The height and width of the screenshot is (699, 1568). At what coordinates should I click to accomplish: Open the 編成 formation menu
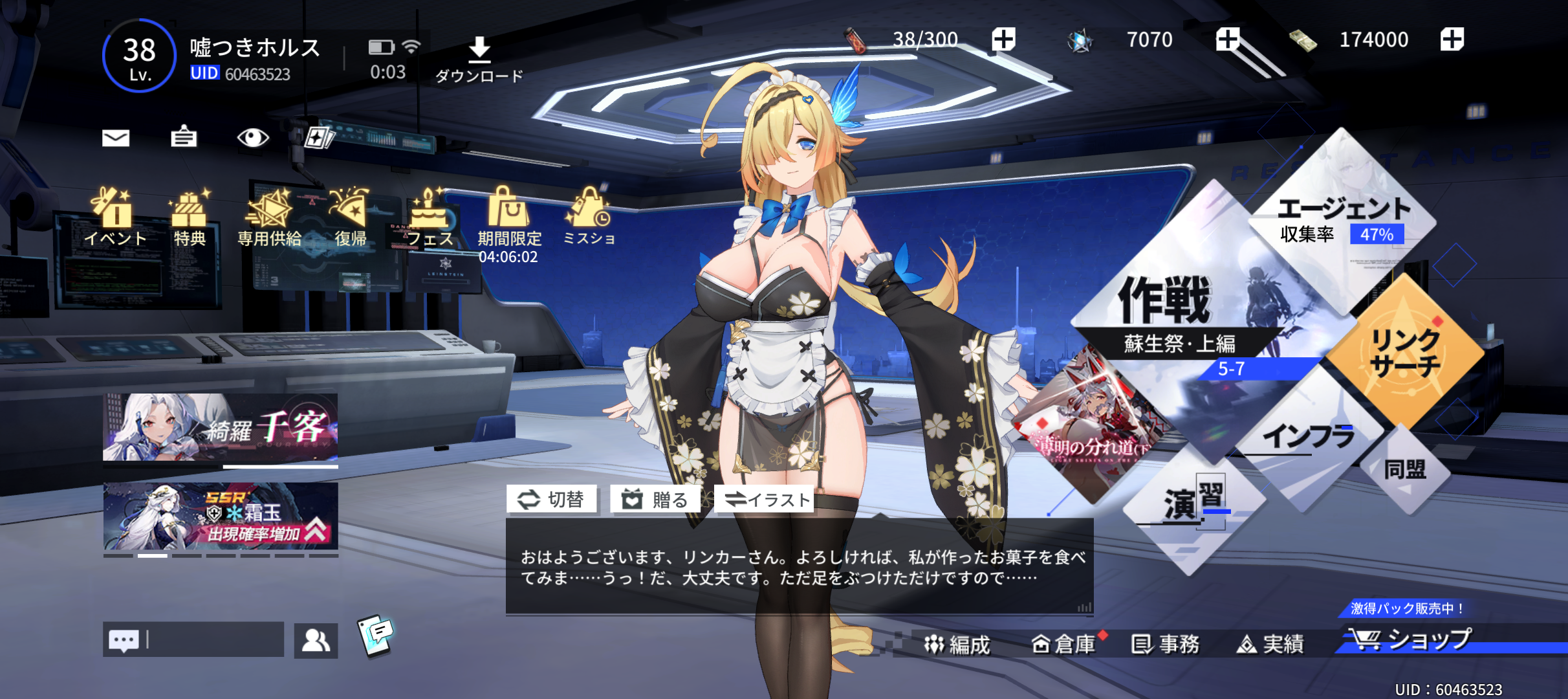(x=958, y=645)
